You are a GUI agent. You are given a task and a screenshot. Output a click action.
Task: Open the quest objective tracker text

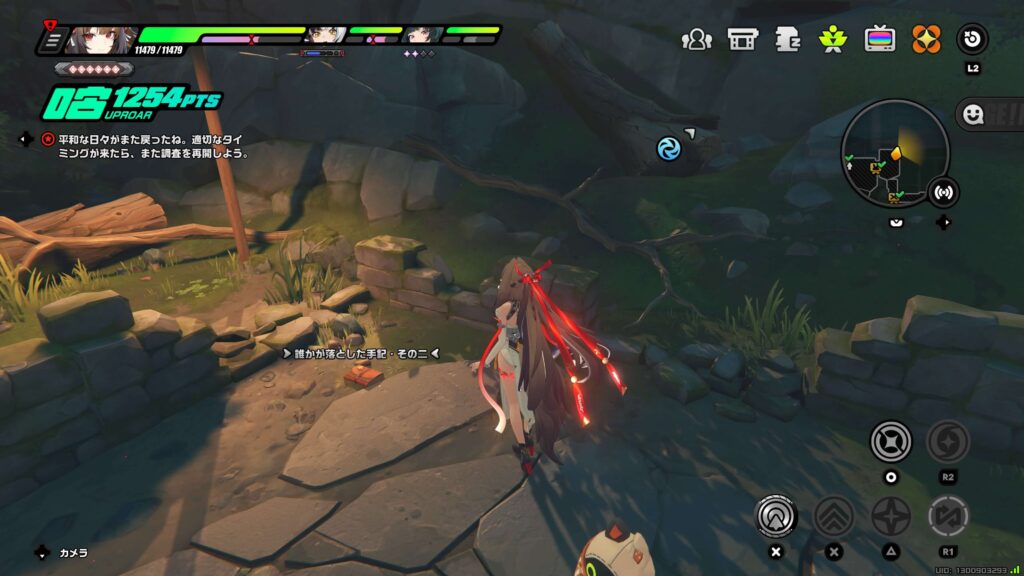(150, 146)
